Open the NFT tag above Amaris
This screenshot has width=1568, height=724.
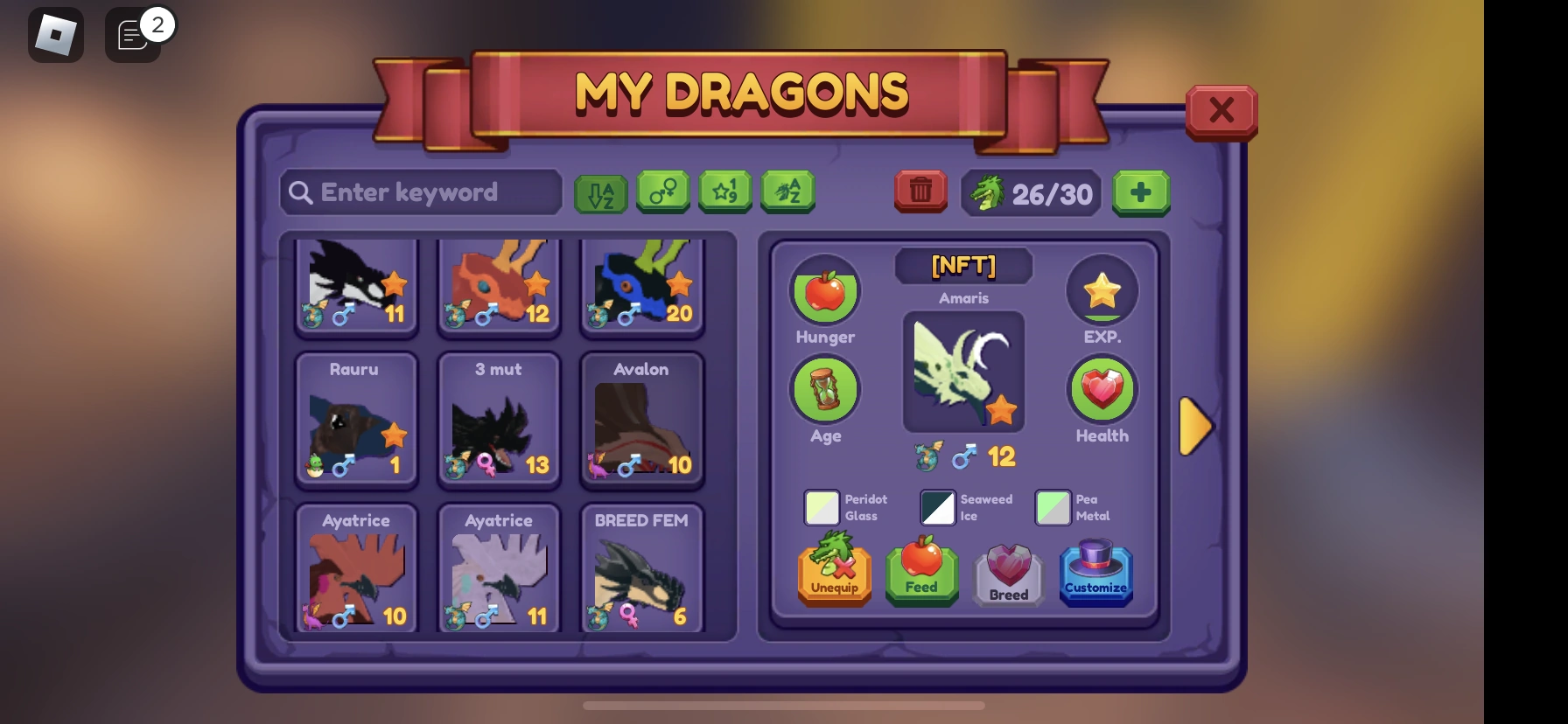pos(963,266)
